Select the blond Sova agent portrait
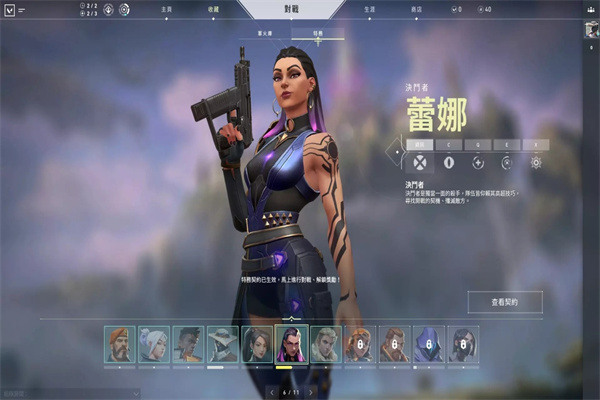Screen dimensions: 600x400 coord(325,343)
